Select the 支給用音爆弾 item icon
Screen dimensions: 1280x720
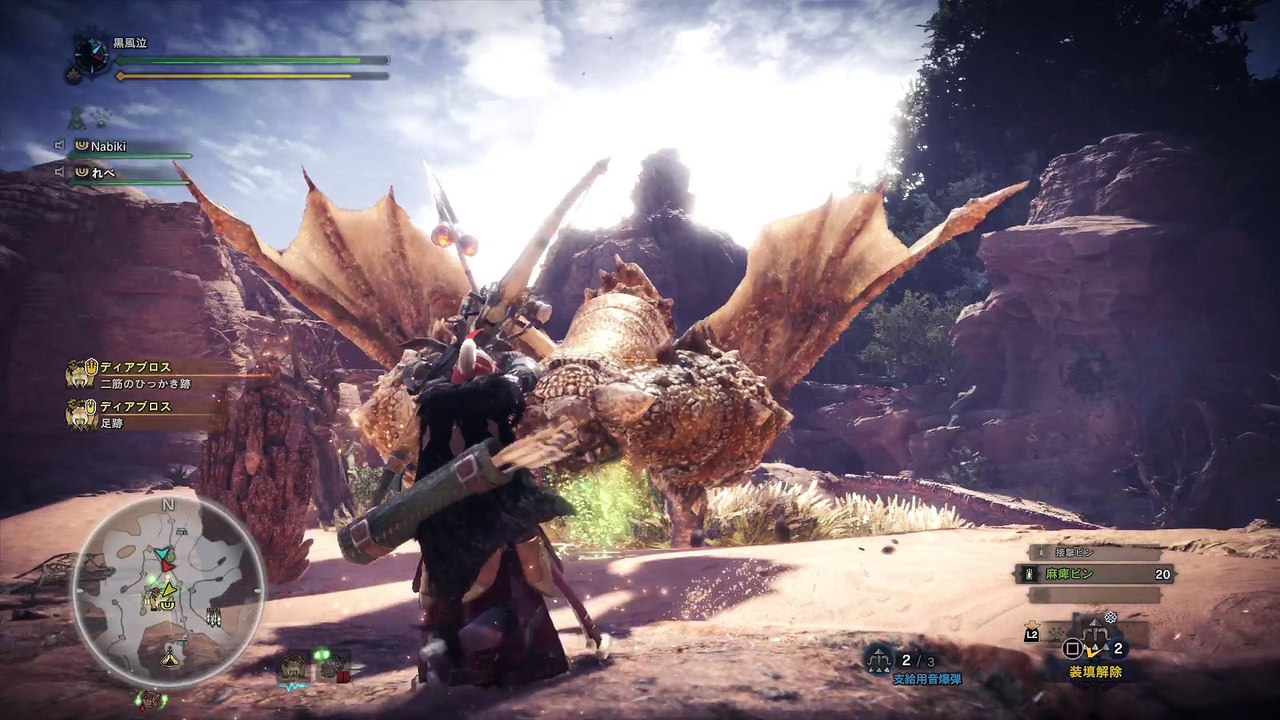[881, 658]
